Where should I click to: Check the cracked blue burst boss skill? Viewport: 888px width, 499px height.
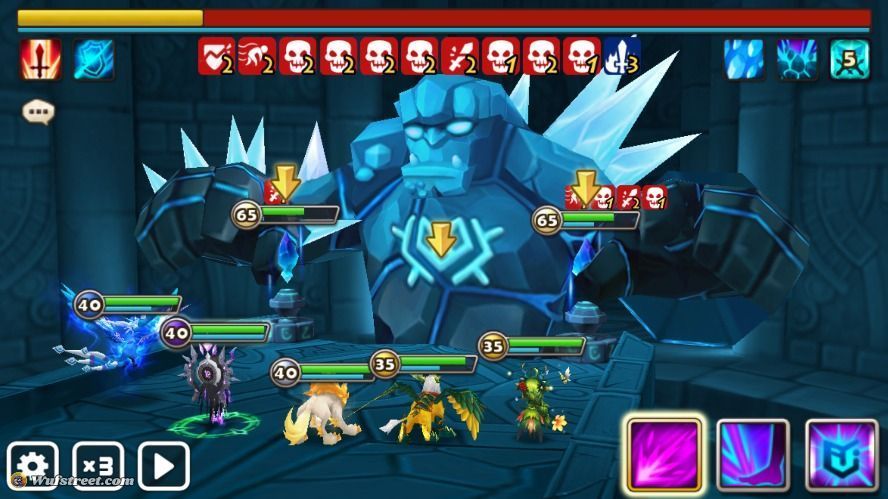click(x=797, y=59)
